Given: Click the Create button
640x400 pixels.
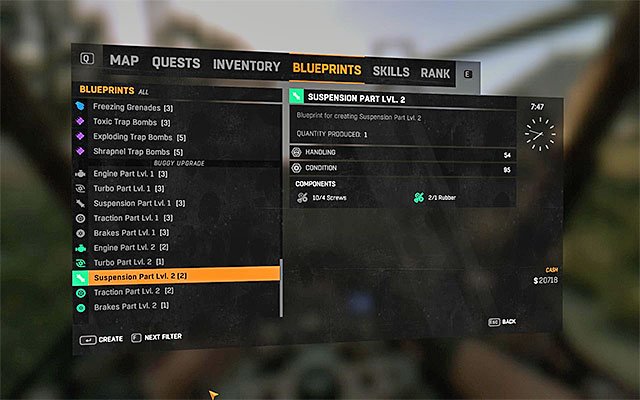Looking at the screenshot, I should click(x=102, y=339).
